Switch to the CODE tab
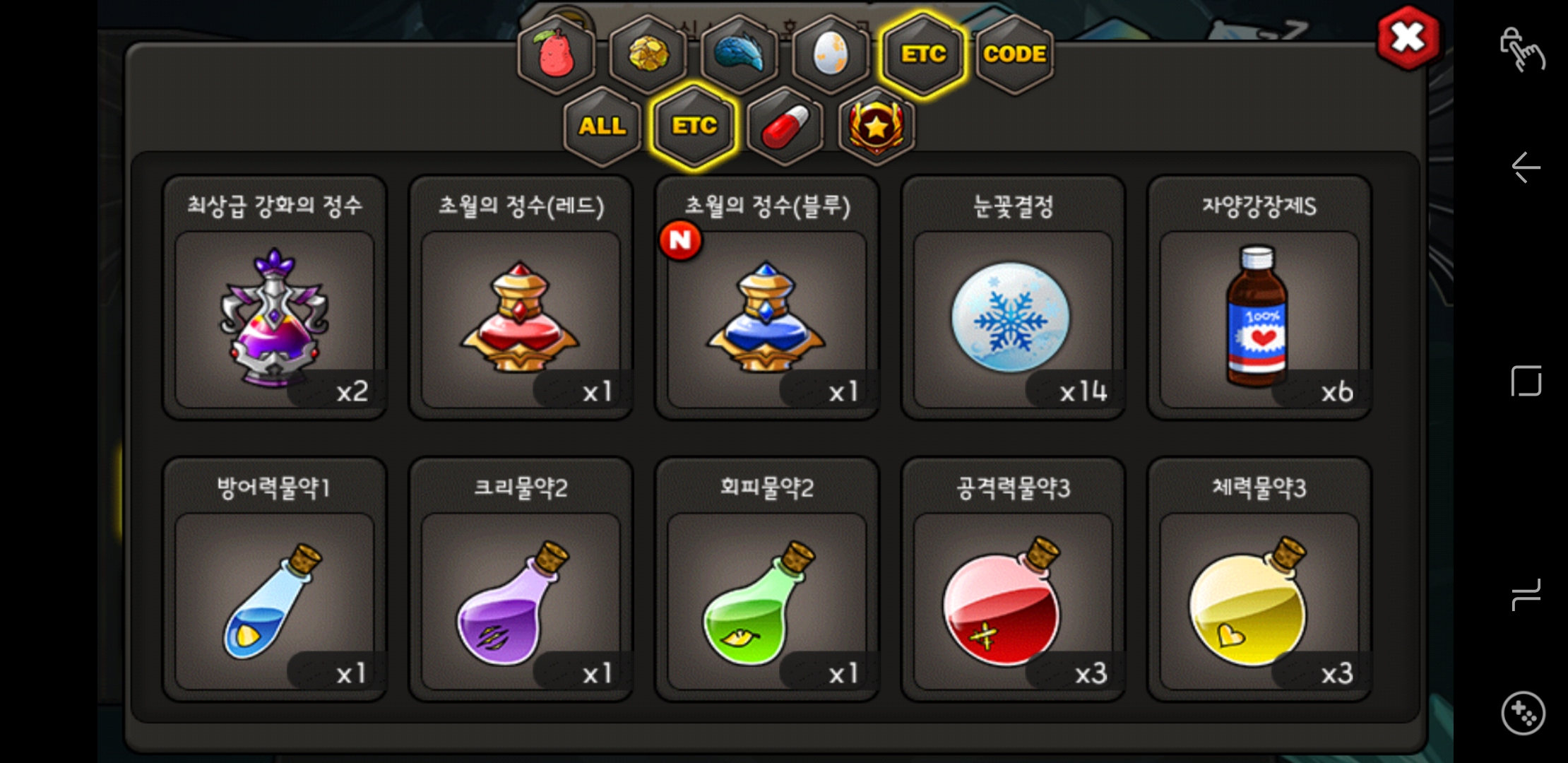The width and height of the screenshot is (1568, 763). [1014, 54]
